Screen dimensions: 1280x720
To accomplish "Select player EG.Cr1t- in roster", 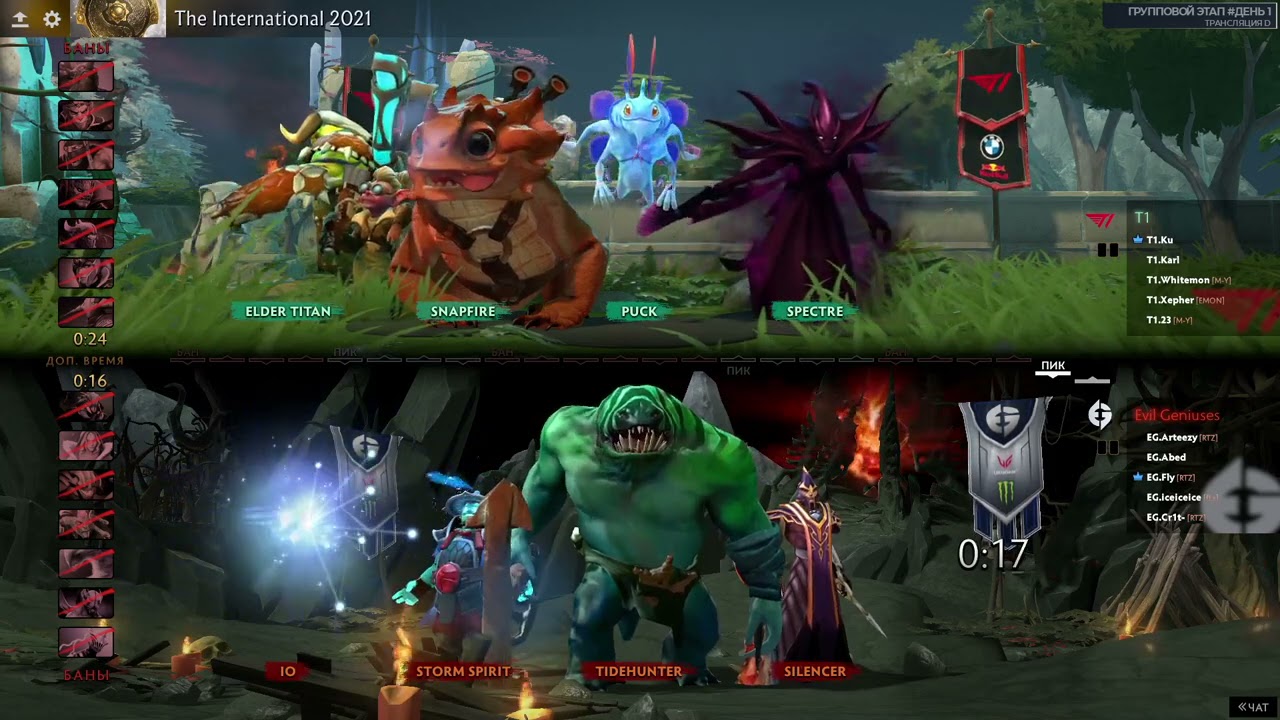I will coord(1165,517).
